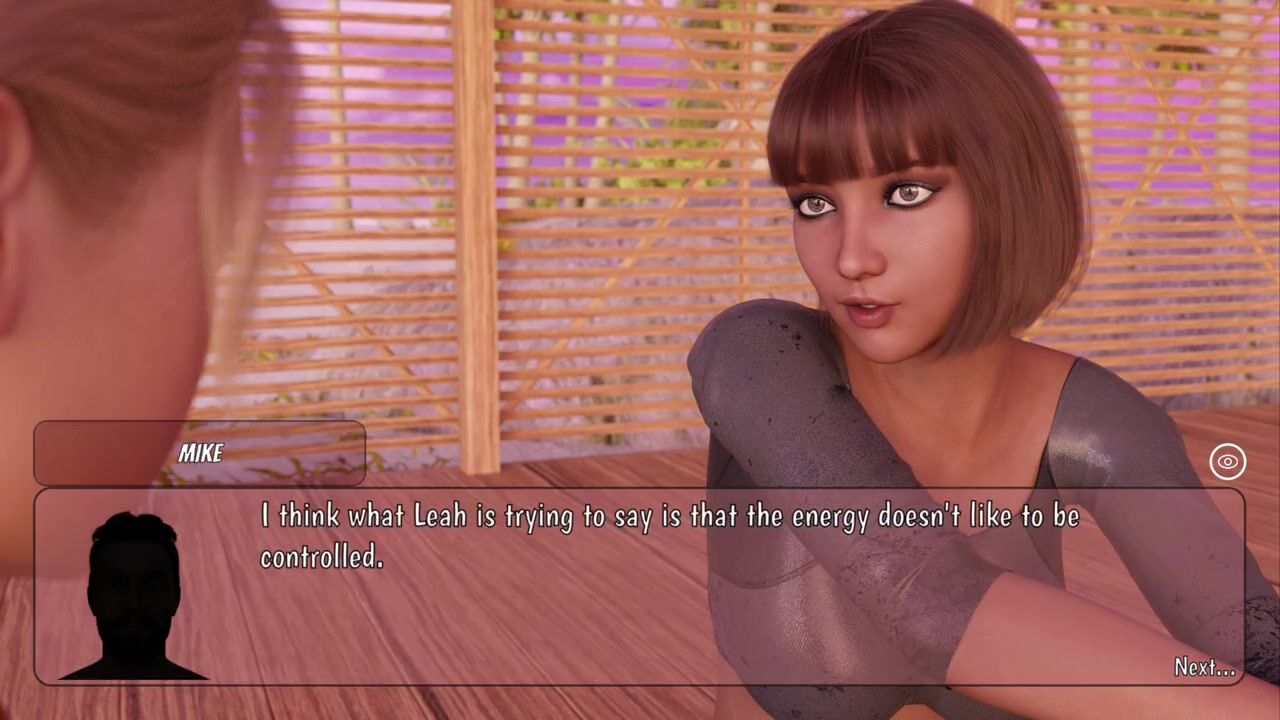
Task: Hide the dialogue box with the eye icon
Action: coord(1227,461)
